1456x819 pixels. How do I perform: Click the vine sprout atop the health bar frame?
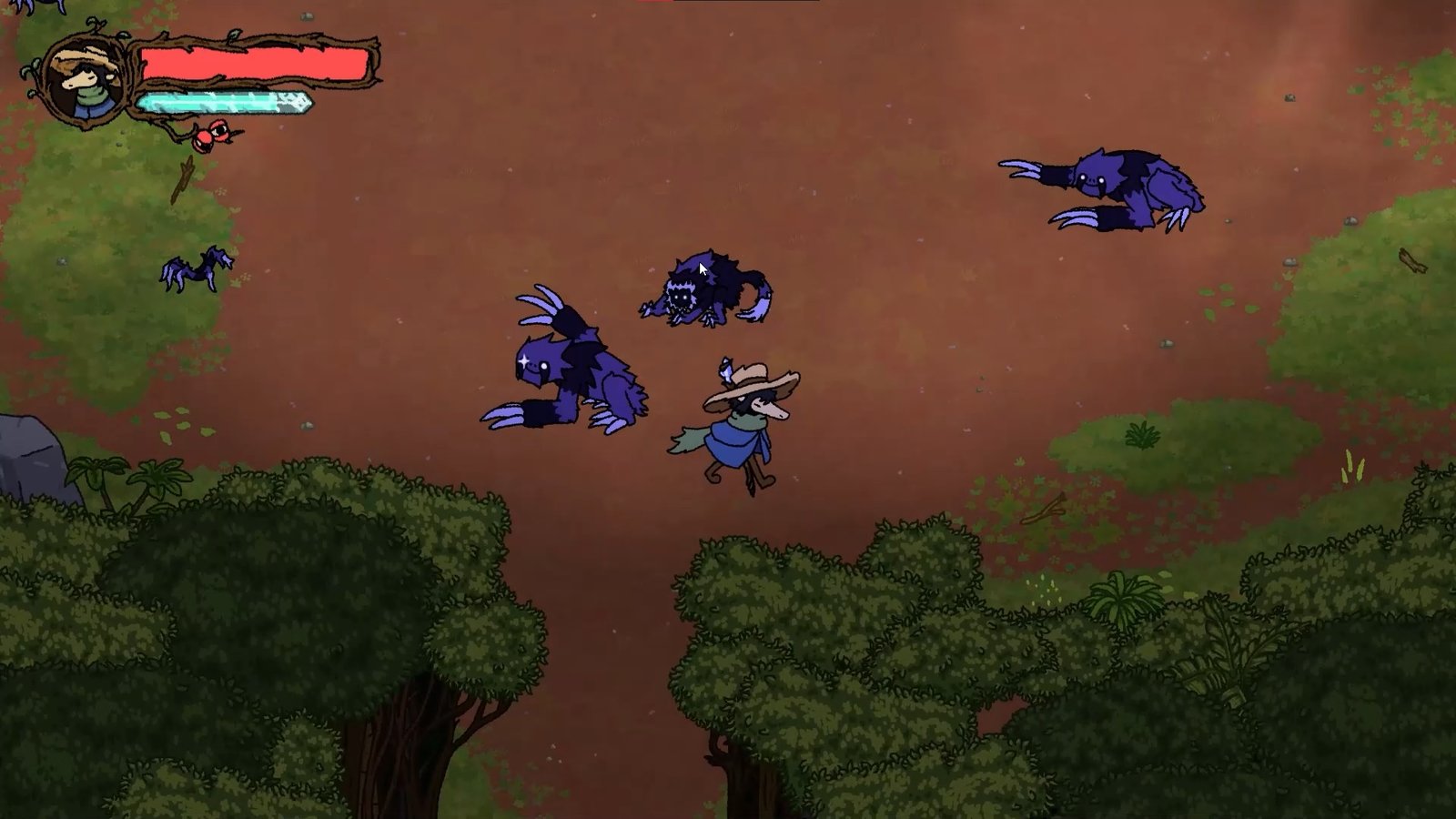[x=95, y=24]
